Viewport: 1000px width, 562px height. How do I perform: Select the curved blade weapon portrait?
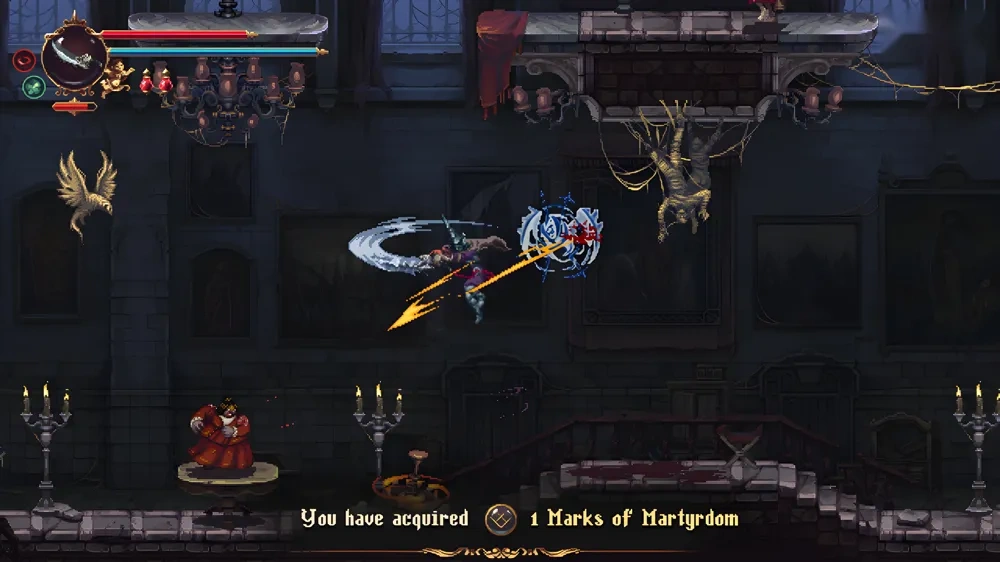[x=73, y=58]
